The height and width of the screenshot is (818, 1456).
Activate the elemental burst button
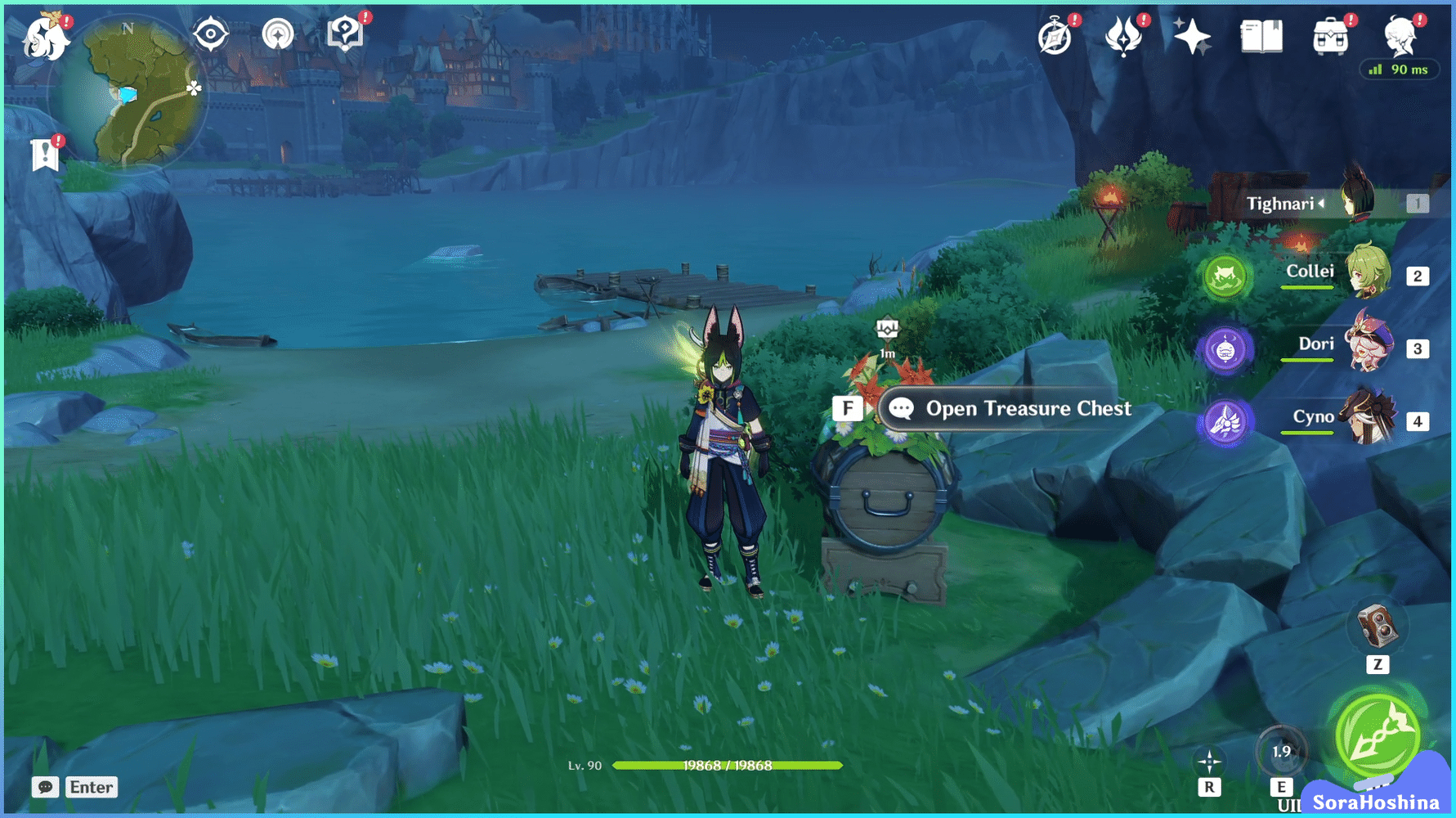click(x=1378, y=735)
